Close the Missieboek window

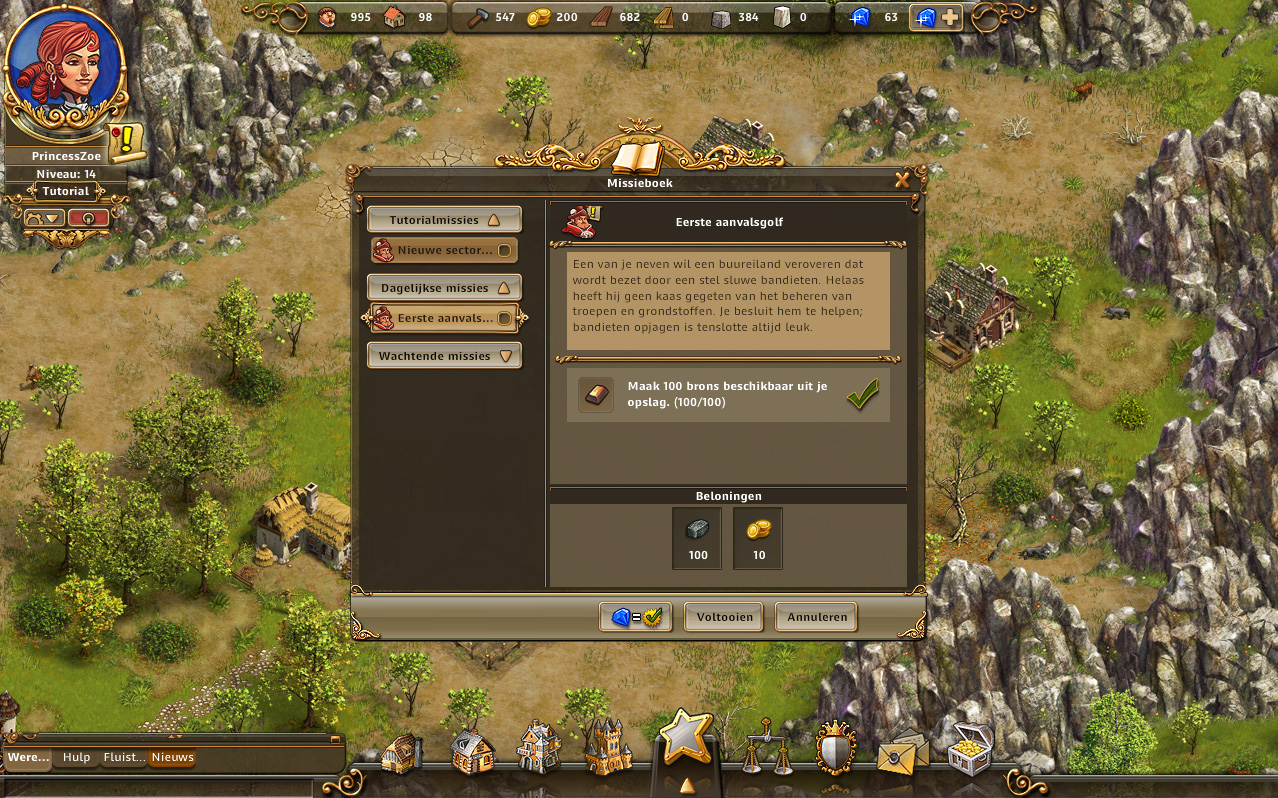902,180
